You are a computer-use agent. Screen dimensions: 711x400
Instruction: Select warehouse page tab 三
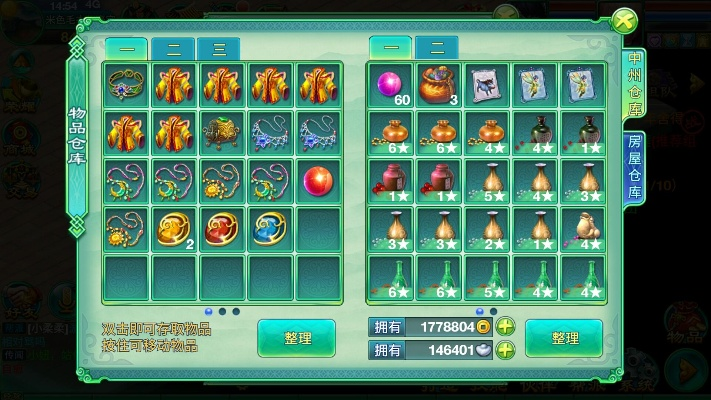pos(218,49)
